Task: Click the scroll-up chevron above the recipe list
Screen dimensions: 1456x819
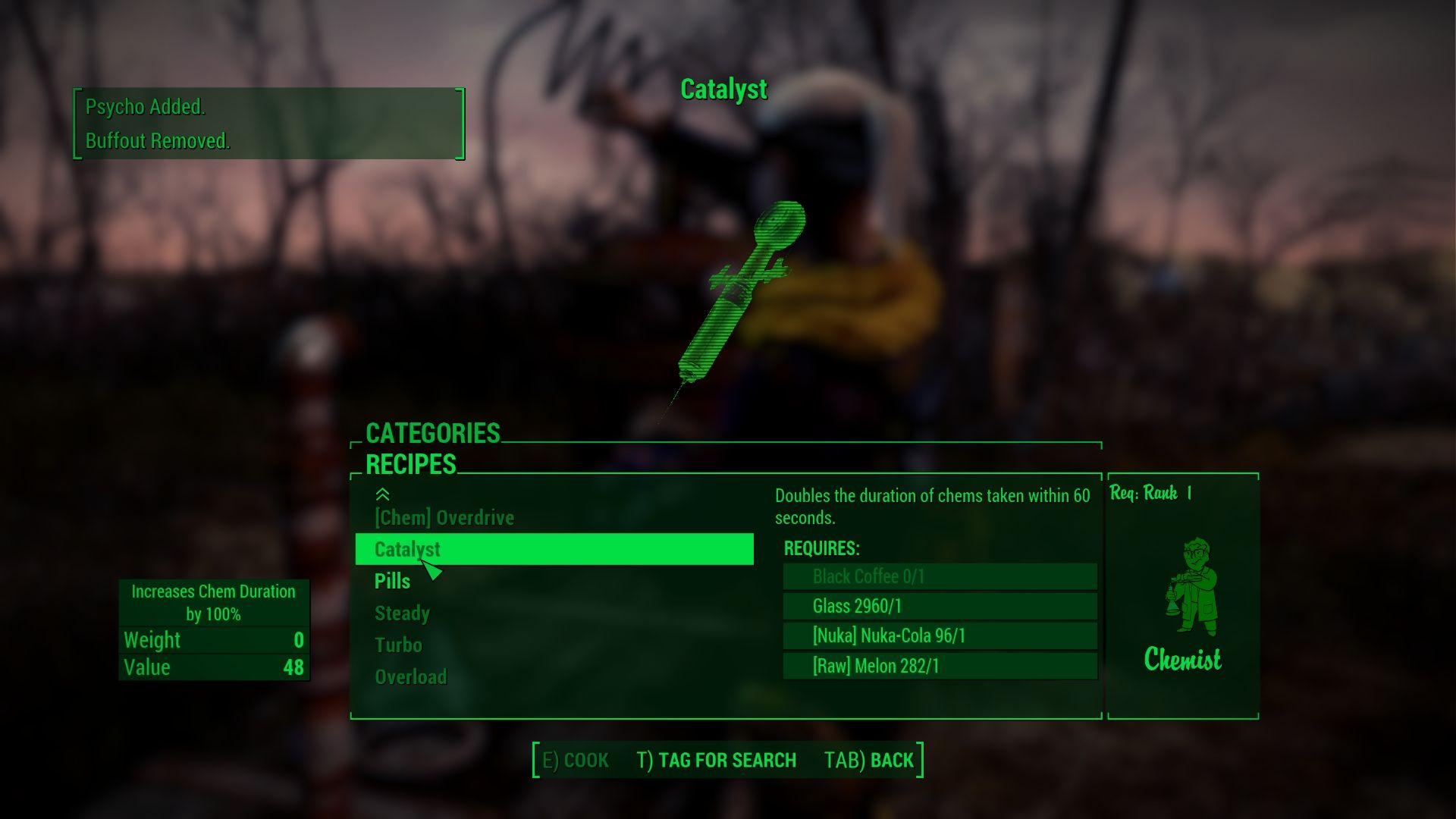Action: 383,494
